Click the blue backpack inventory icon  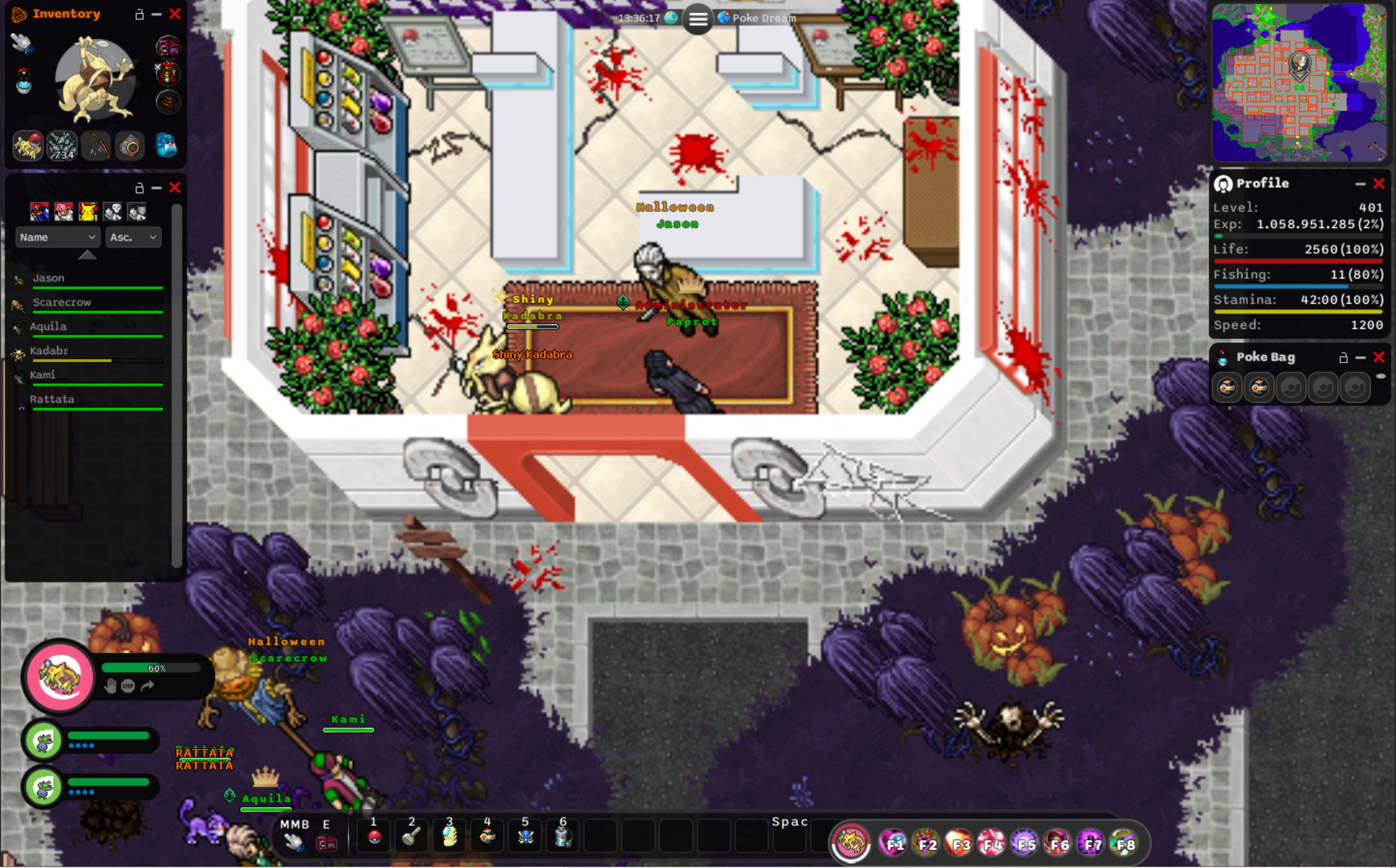[166, 146]
